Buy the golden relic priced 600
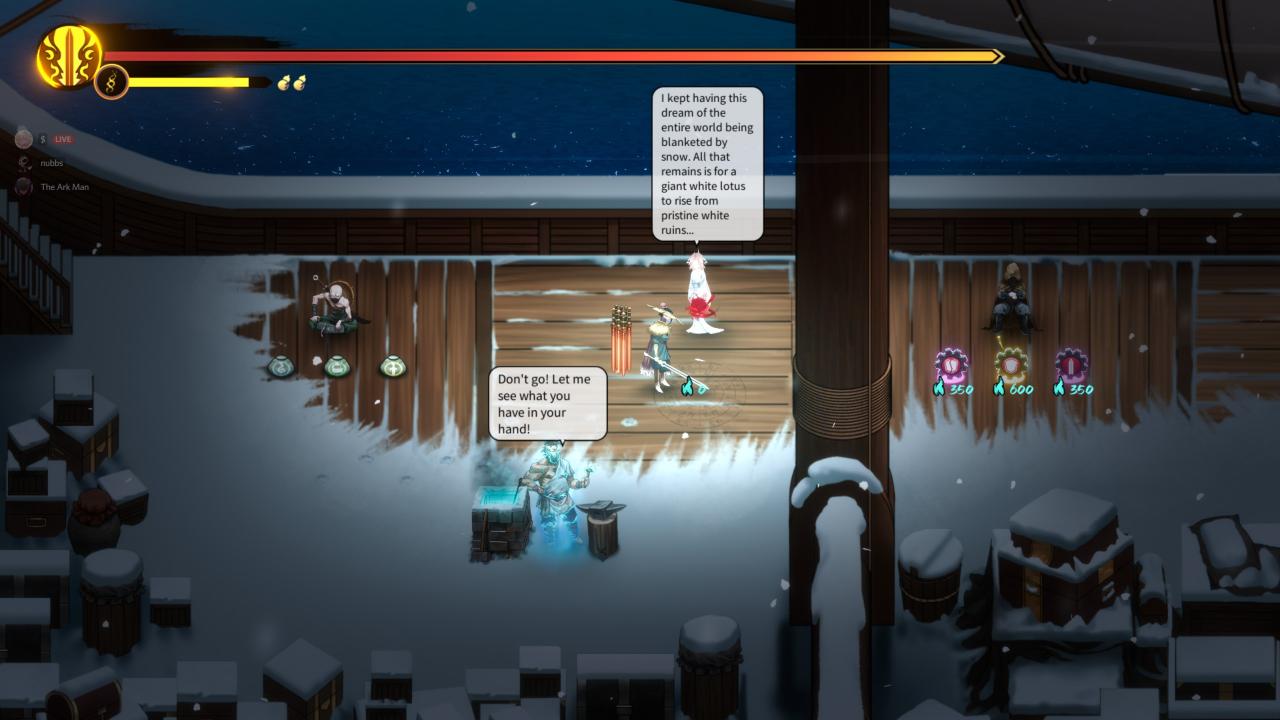This screenshot has height=720, width=1280. (x=1010, y=365)
